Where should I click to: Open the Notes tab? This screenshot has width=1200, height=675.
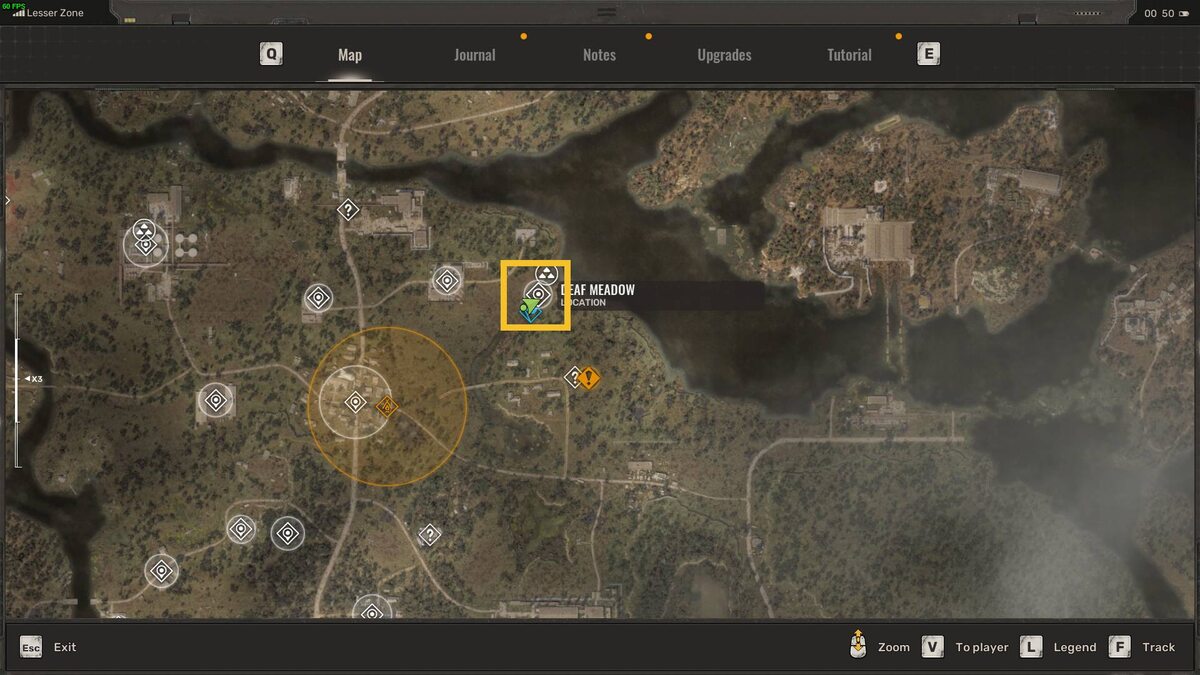coord(599,55)
